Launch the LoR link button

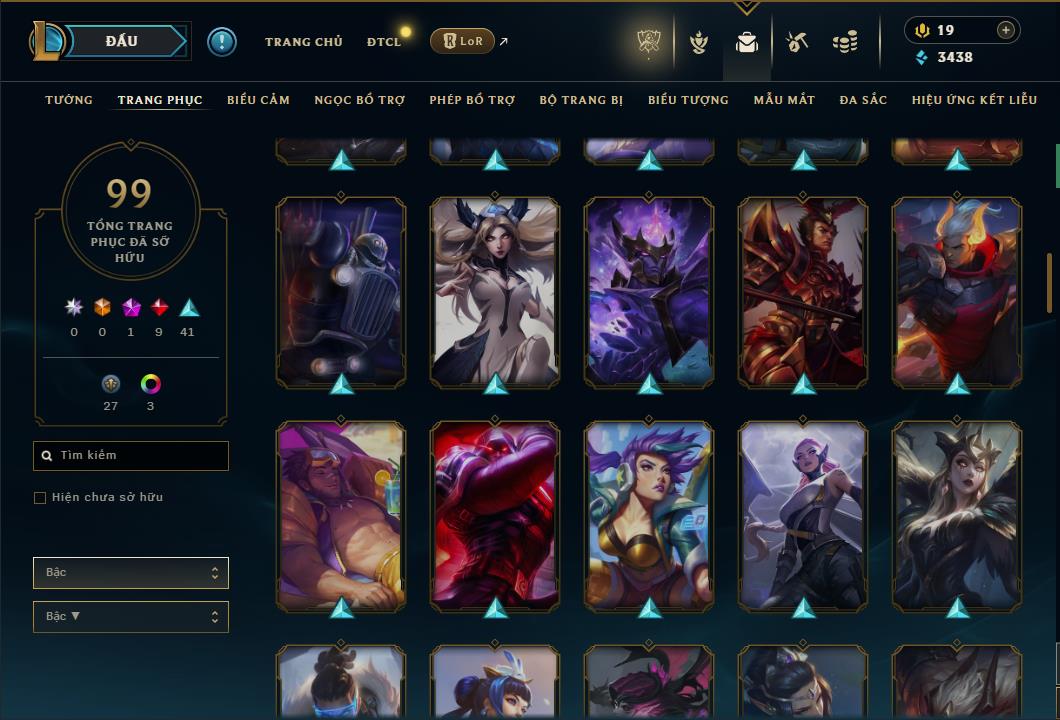[x=462, y=41]
